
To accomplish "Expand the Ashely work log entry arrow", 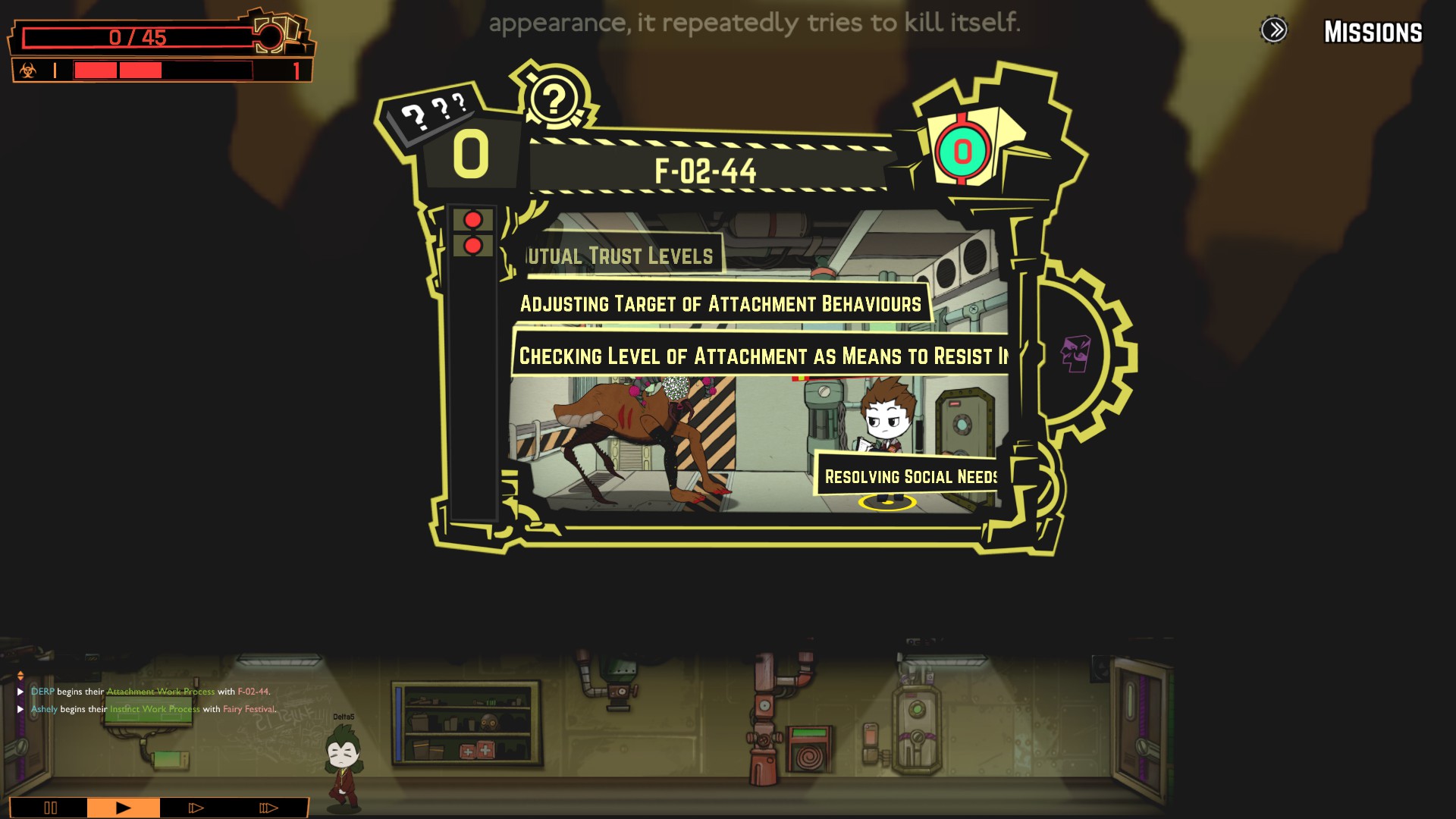I will [x=20, y=710].
